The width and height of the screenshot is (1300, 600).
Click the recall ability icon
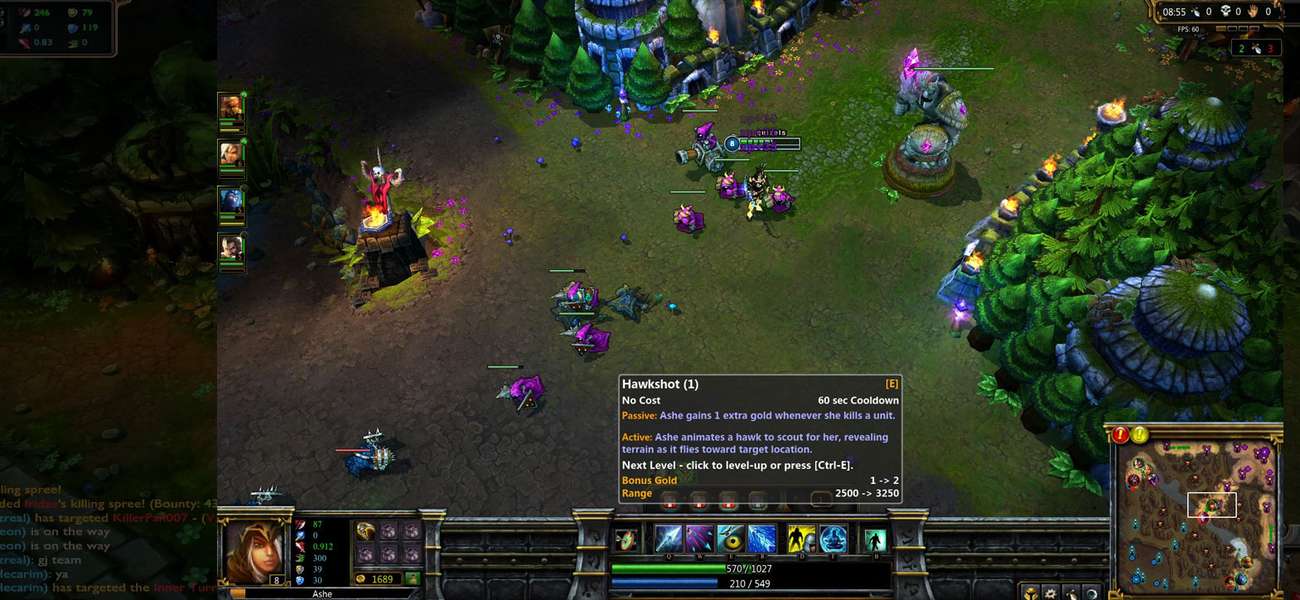(875, 540)
